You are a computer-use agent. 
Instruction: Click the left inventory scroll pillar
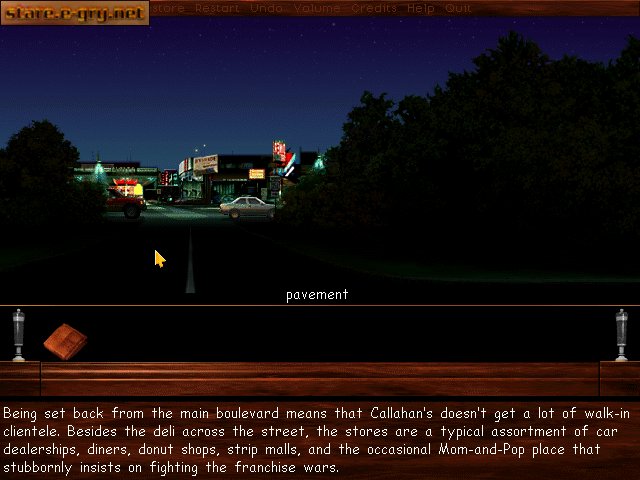point(18,334)
